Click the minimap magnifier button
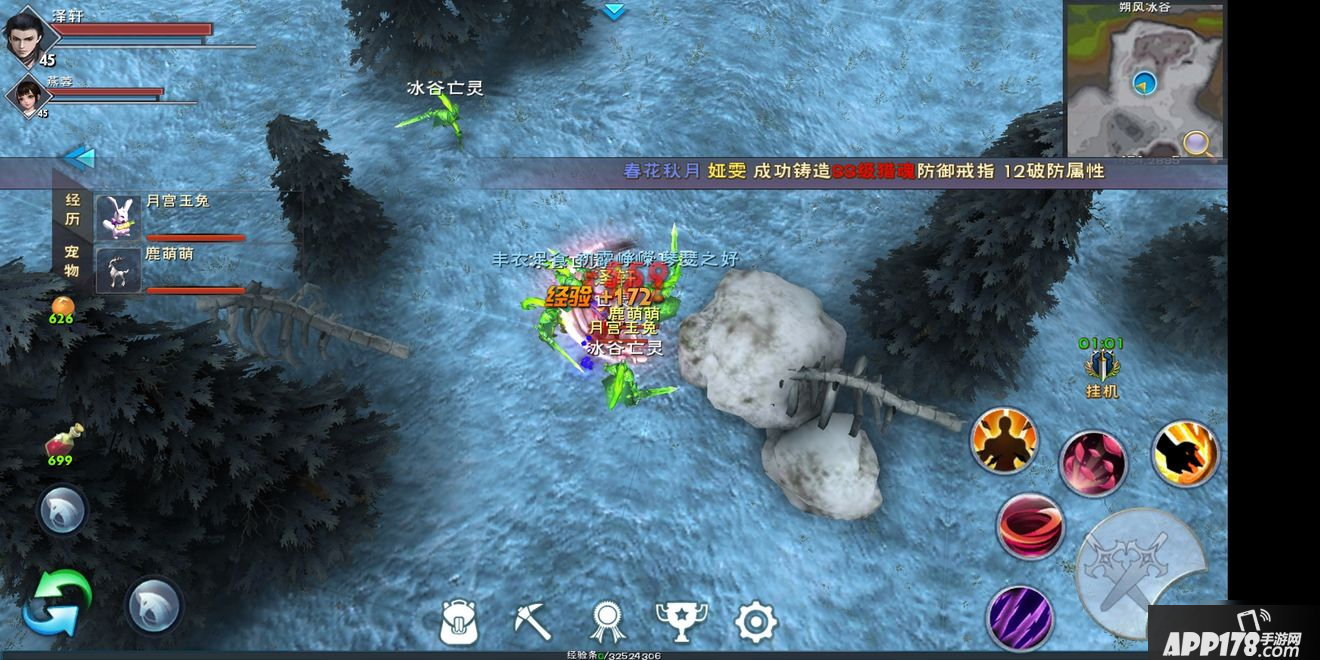Screen dimensions: 1320x660 coord(1197,143)
